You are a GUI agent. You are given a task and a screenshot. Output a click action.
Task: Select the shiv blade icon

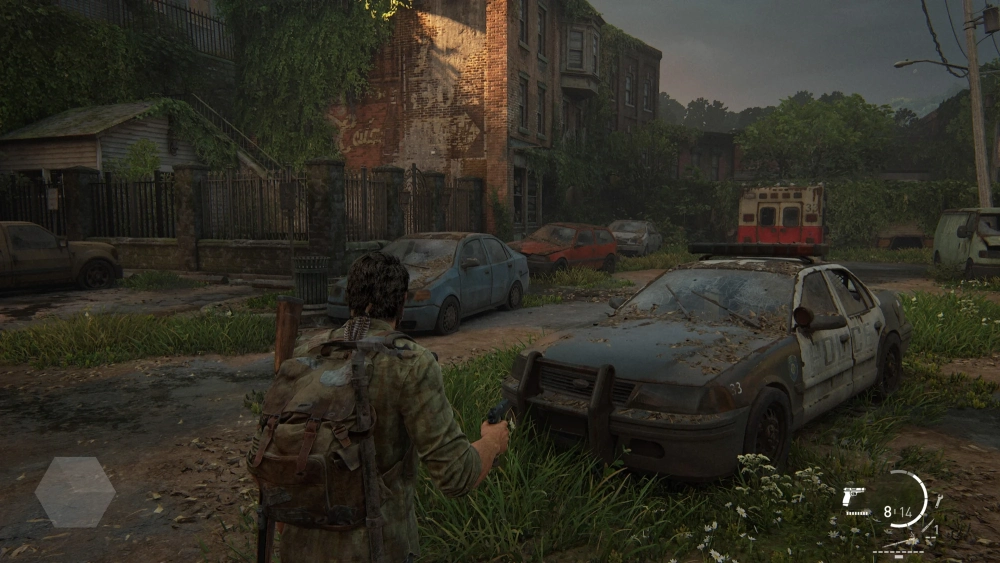click(x=928, y=526)
